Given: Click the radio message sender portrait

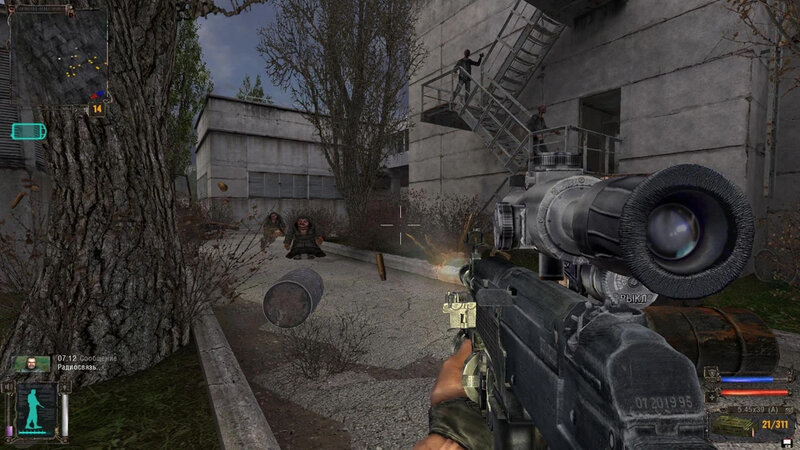Looking at the screenshot, I should pyautogui.click(x=31, y=364).
